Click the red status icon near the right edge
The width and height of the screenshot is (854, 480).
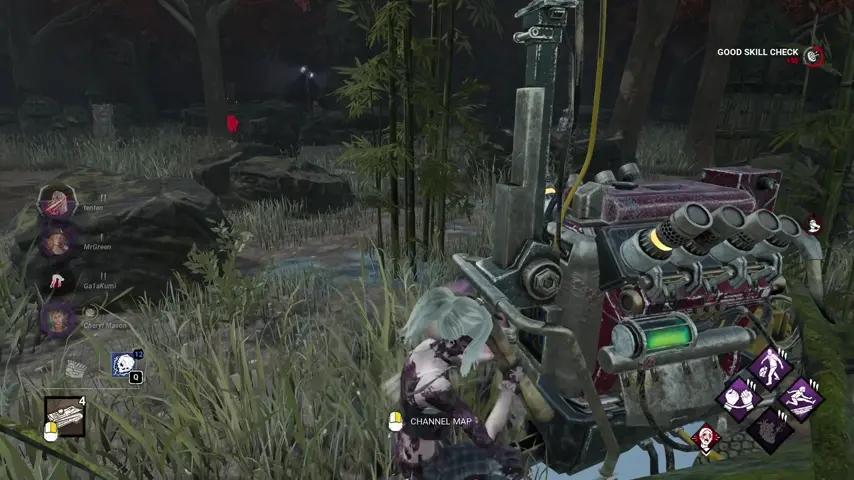click(x=812, y=226)
